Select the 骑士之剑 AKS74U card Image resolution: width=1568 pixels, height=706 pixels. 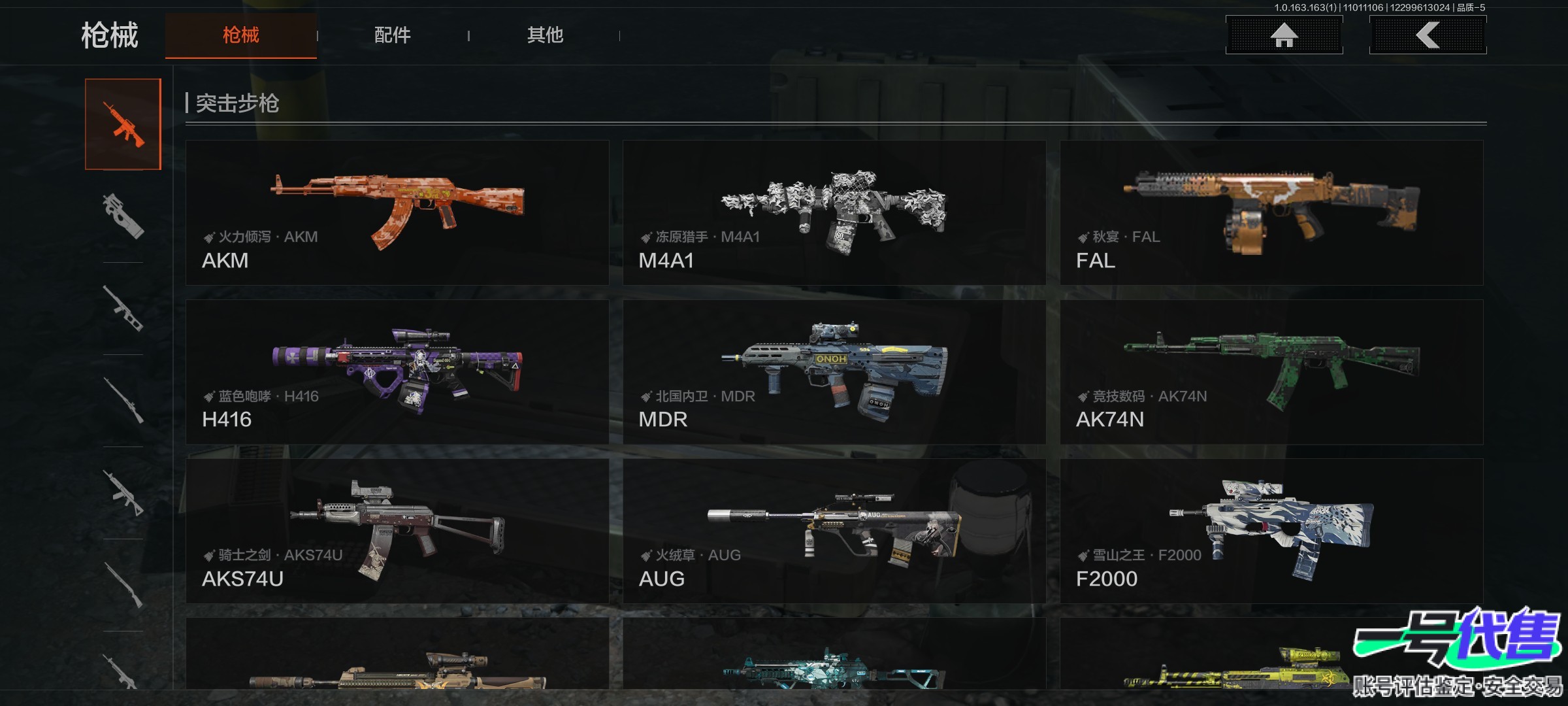[397, 531]
